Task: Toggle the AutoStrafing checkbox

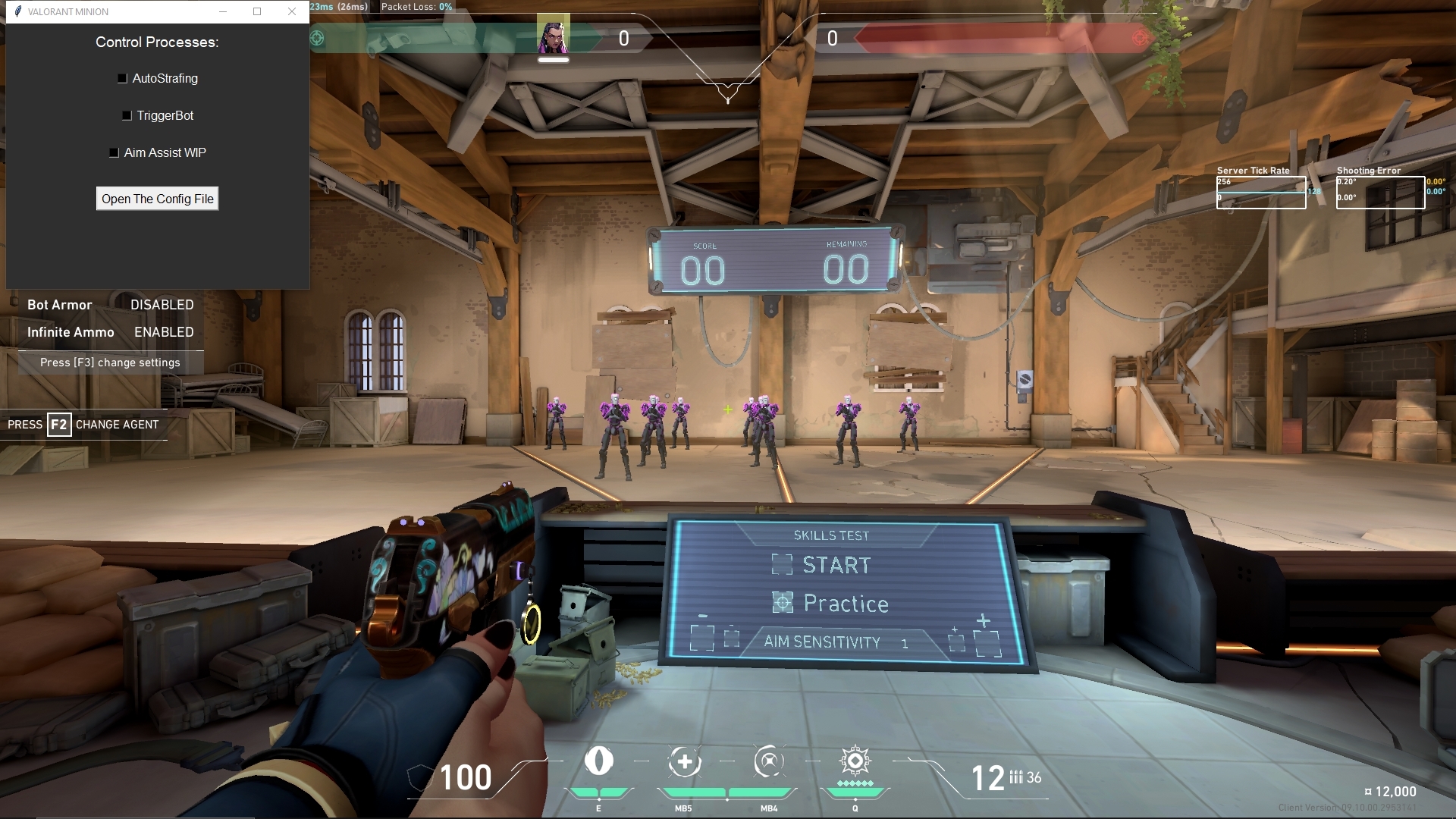Action: (x=122, y=78)
